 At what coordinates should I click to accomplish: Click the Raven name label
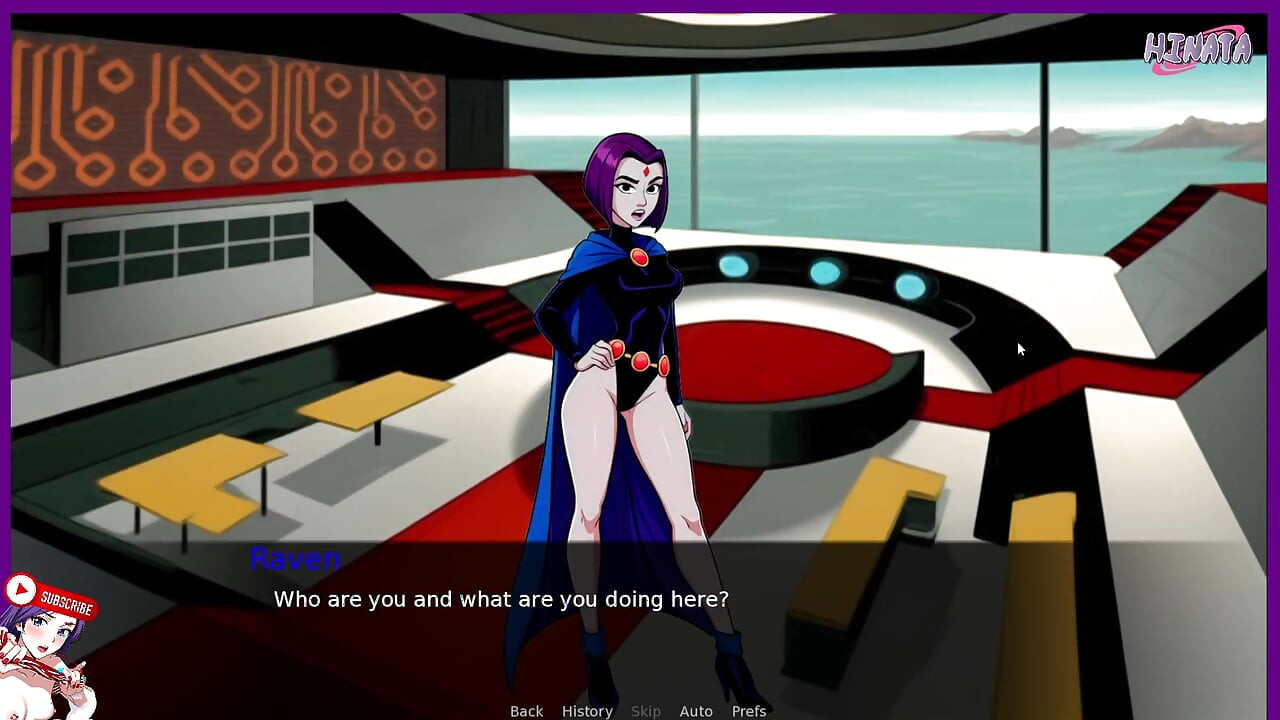(295, 560)
